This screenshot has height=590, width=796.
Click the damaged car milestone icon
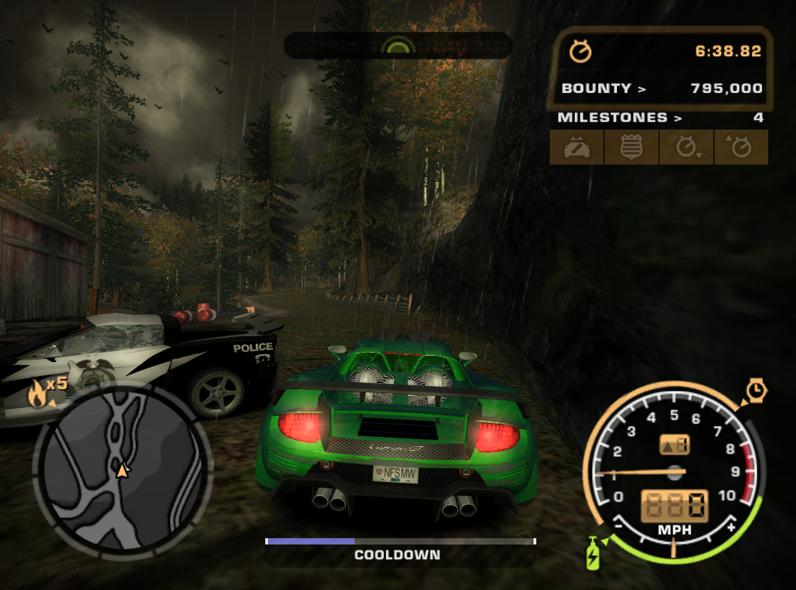[x=577, y=147]
